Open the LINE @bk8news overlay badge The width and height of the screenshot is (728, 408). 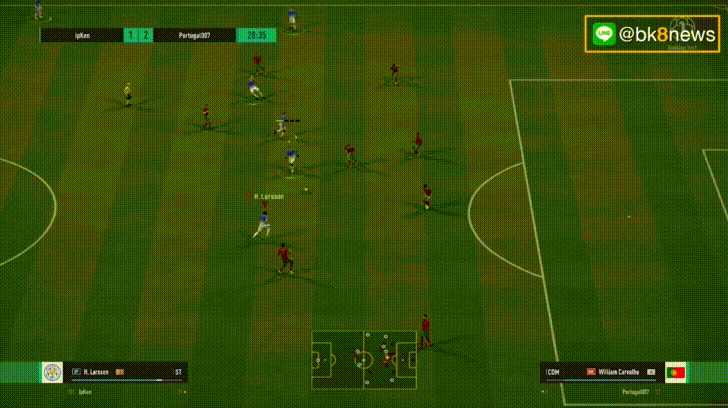[x=652, y=34]
